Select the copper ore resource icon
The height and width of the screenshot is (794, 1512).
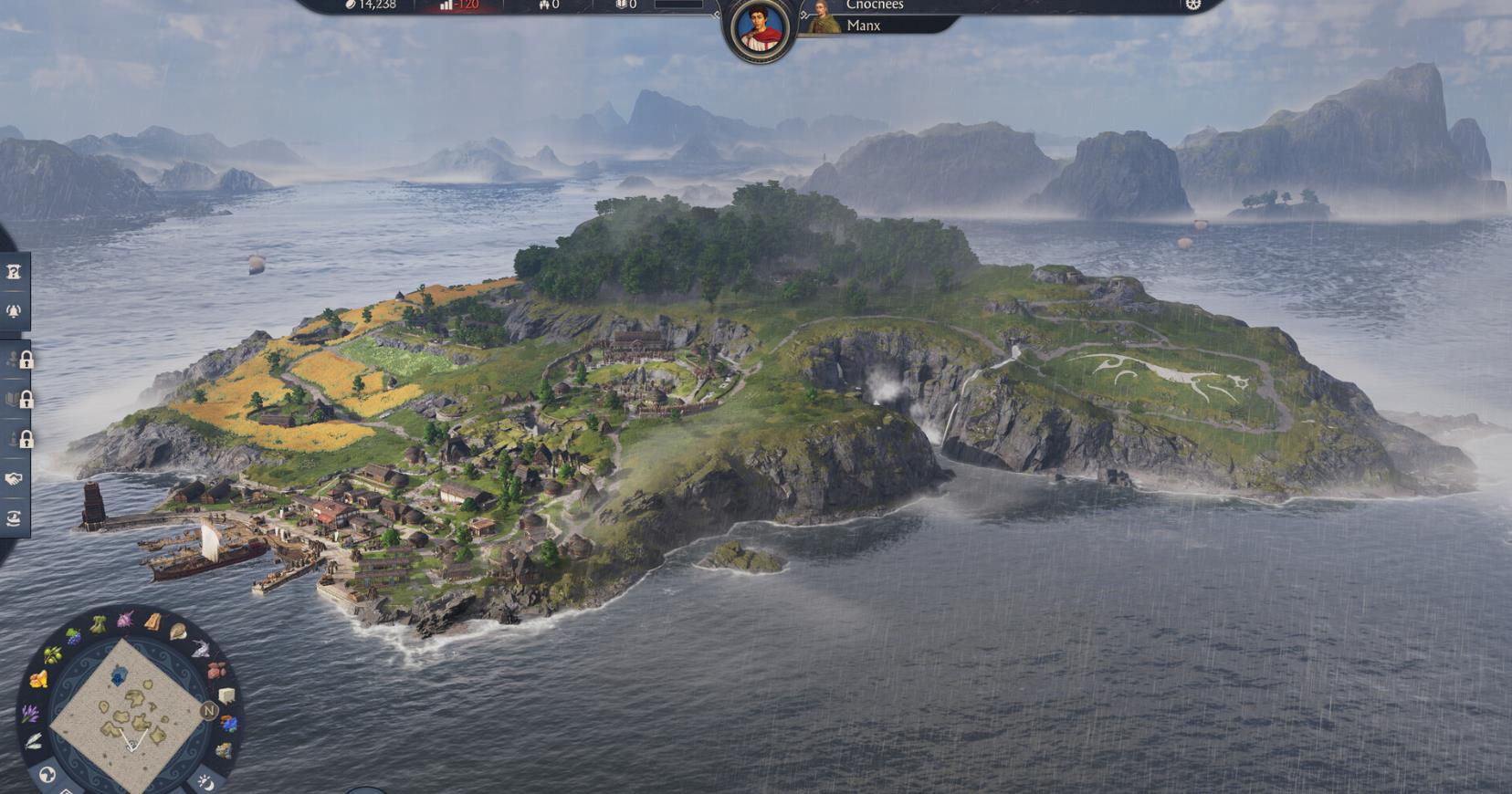point(215,671)
